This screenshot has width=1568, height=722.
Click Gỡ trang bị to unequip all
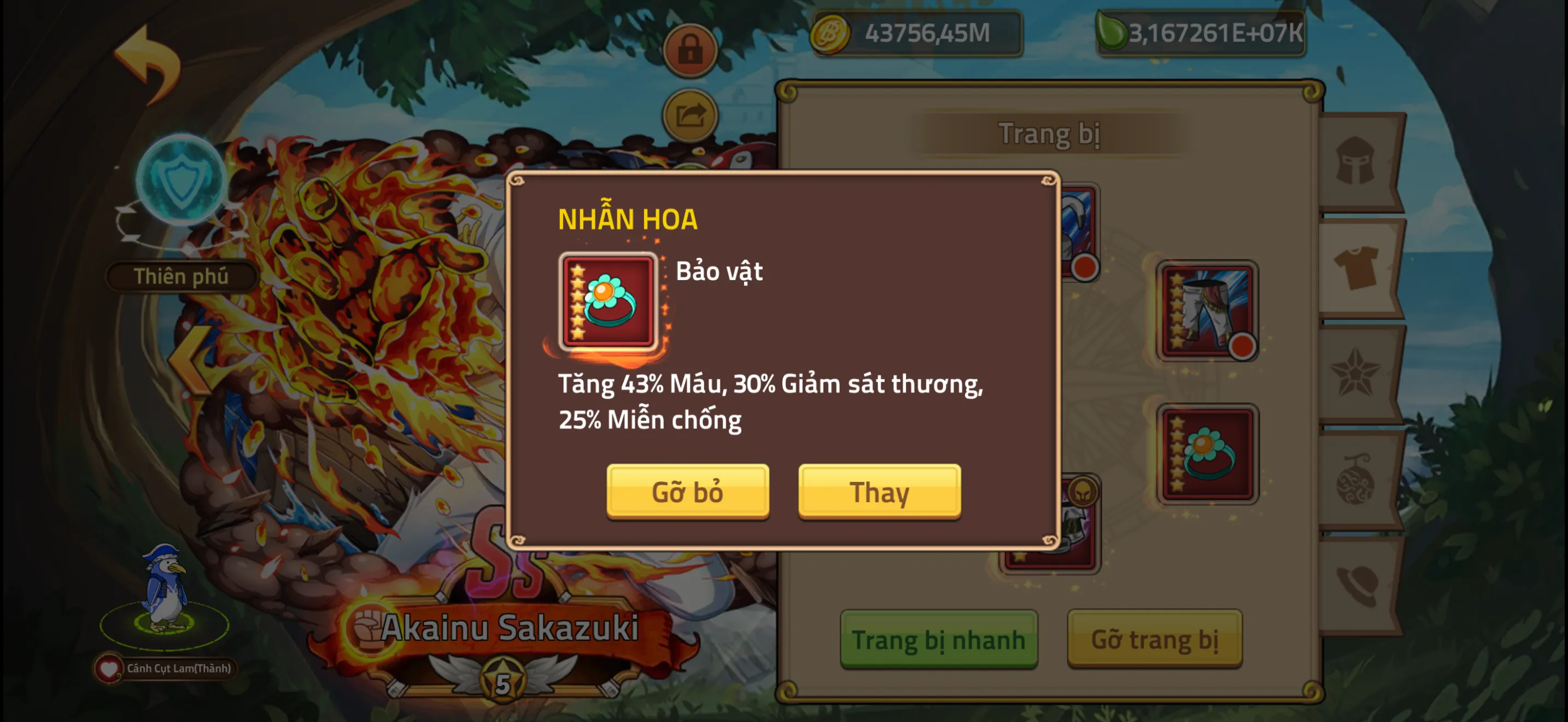(1155, 639)
